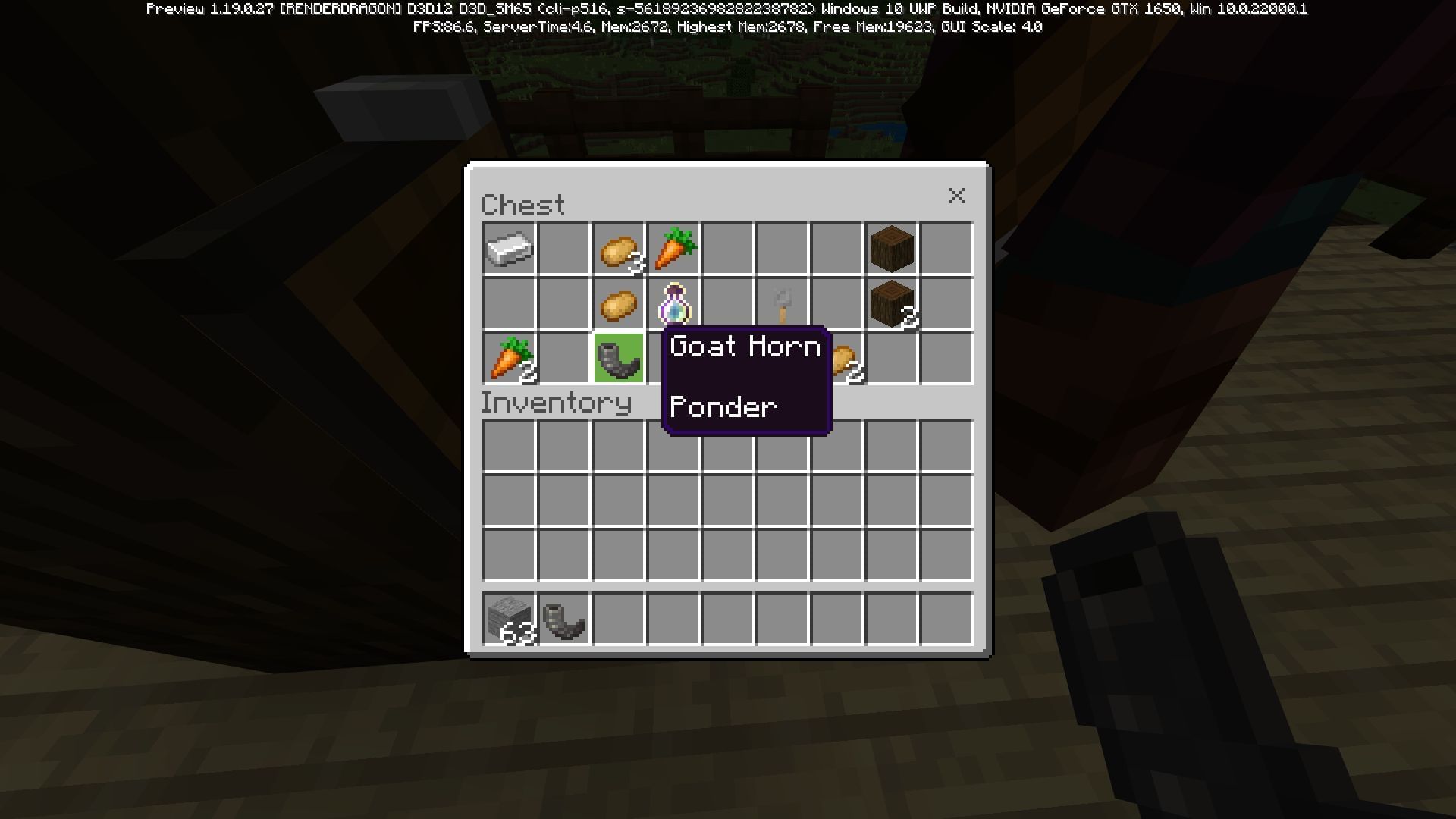Viewport: 1456px width, 819px height.
Task: Select the stack of two dark oak logs
Action: (x=892, y=303)
